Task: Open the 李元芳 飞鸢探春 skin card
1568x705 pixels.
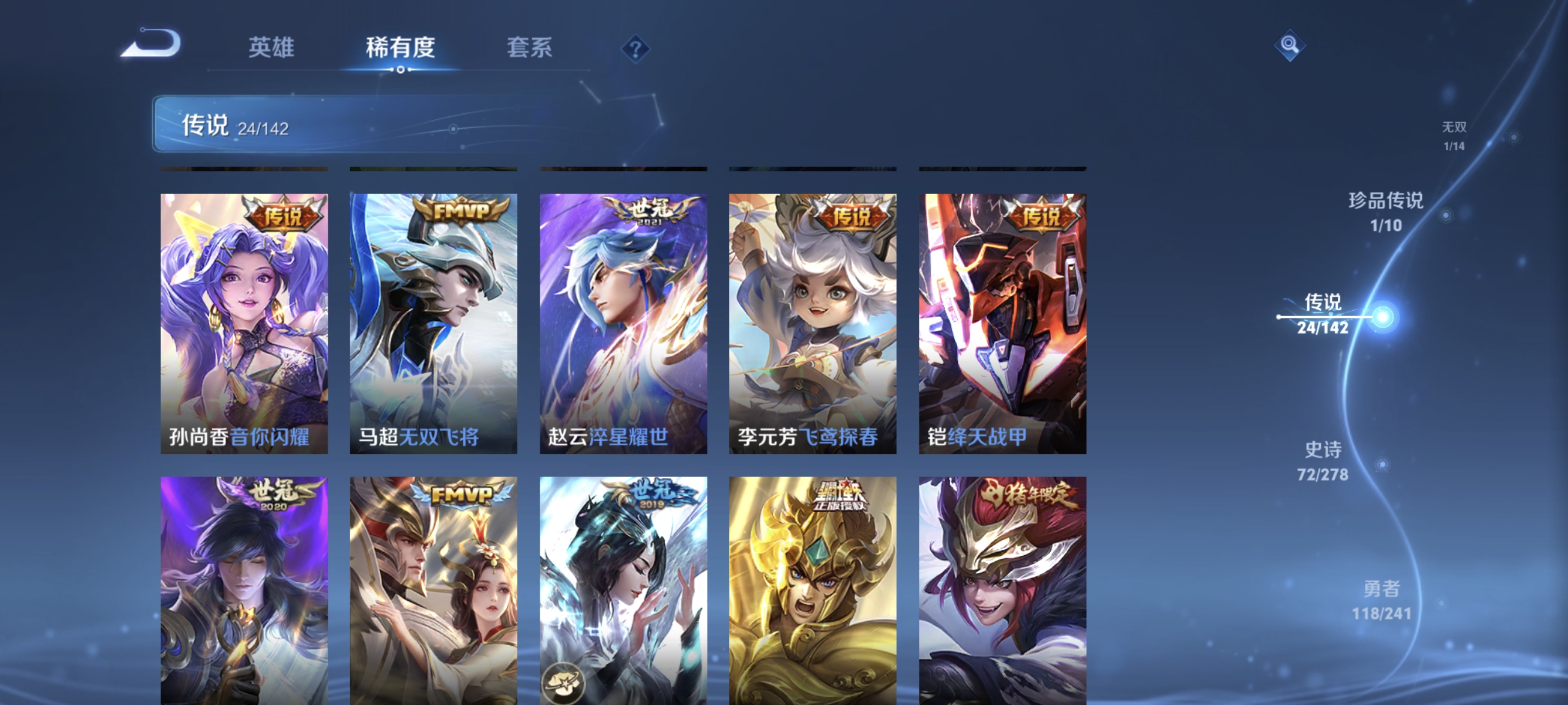Action: tap(812, 323)
